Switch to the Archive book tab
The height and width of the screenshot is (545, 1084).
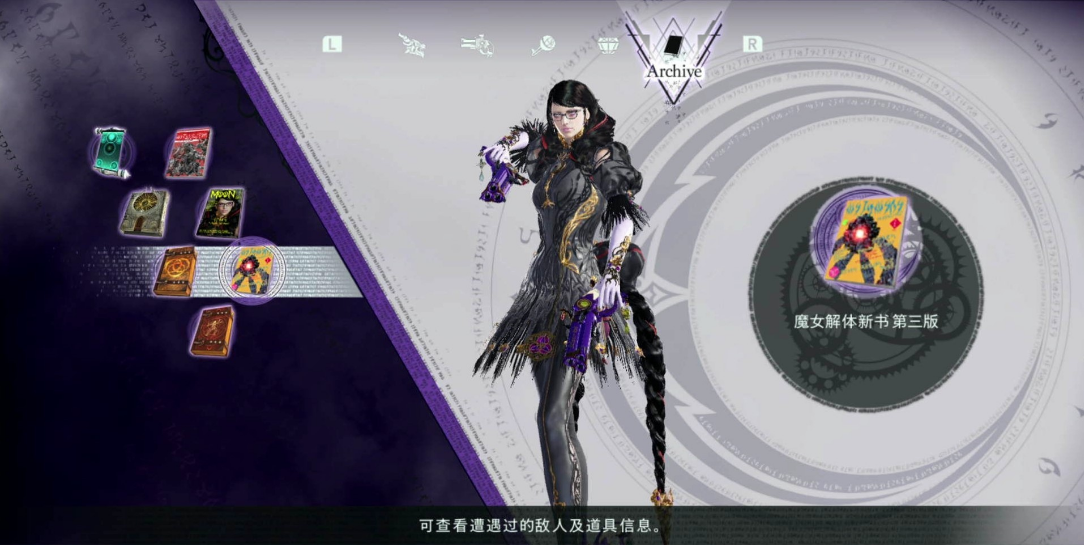click(x=673, y=45)
